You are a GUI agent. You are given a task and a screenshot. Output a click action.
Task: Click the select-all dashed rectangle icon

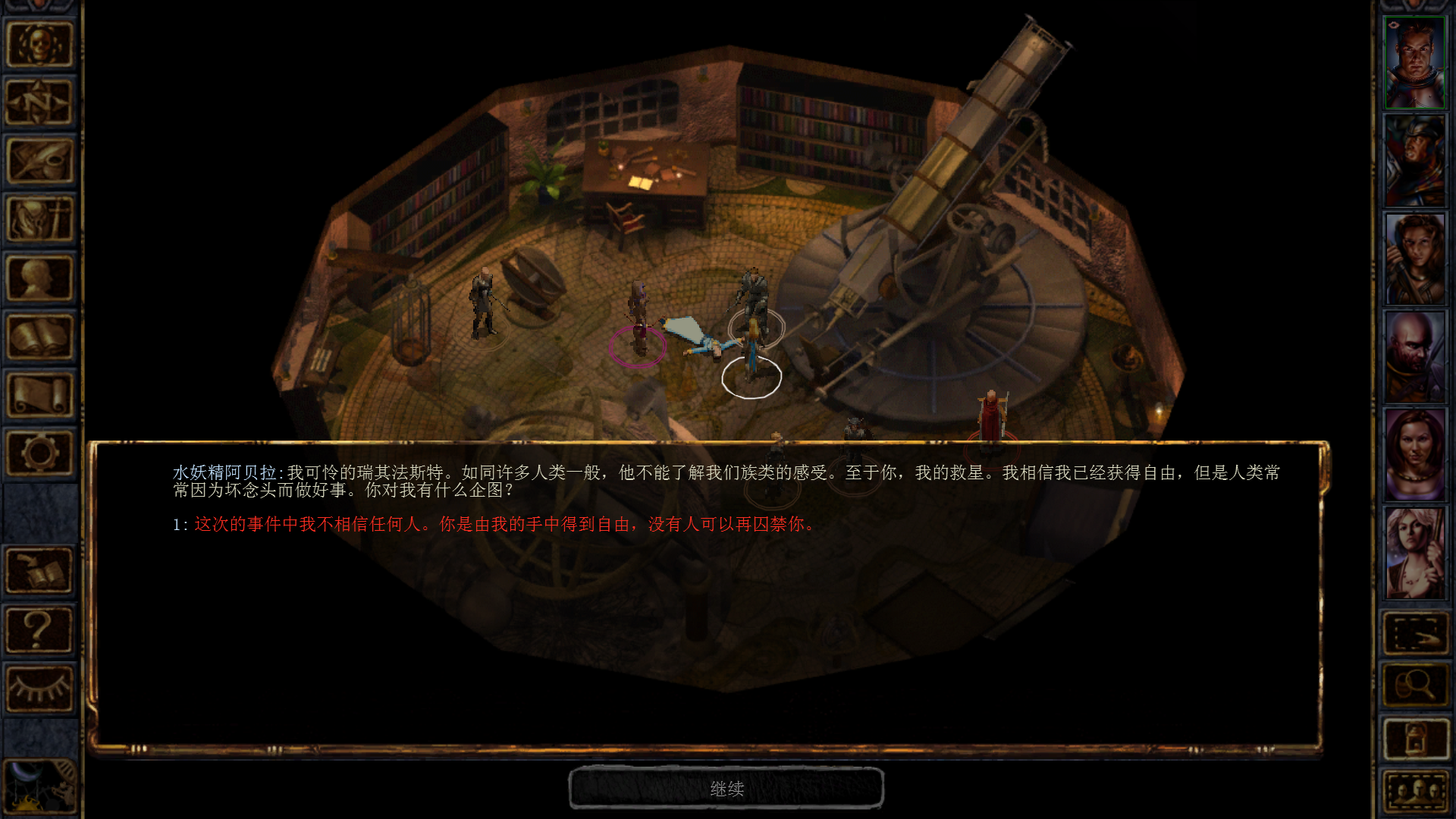(1414, 633)
